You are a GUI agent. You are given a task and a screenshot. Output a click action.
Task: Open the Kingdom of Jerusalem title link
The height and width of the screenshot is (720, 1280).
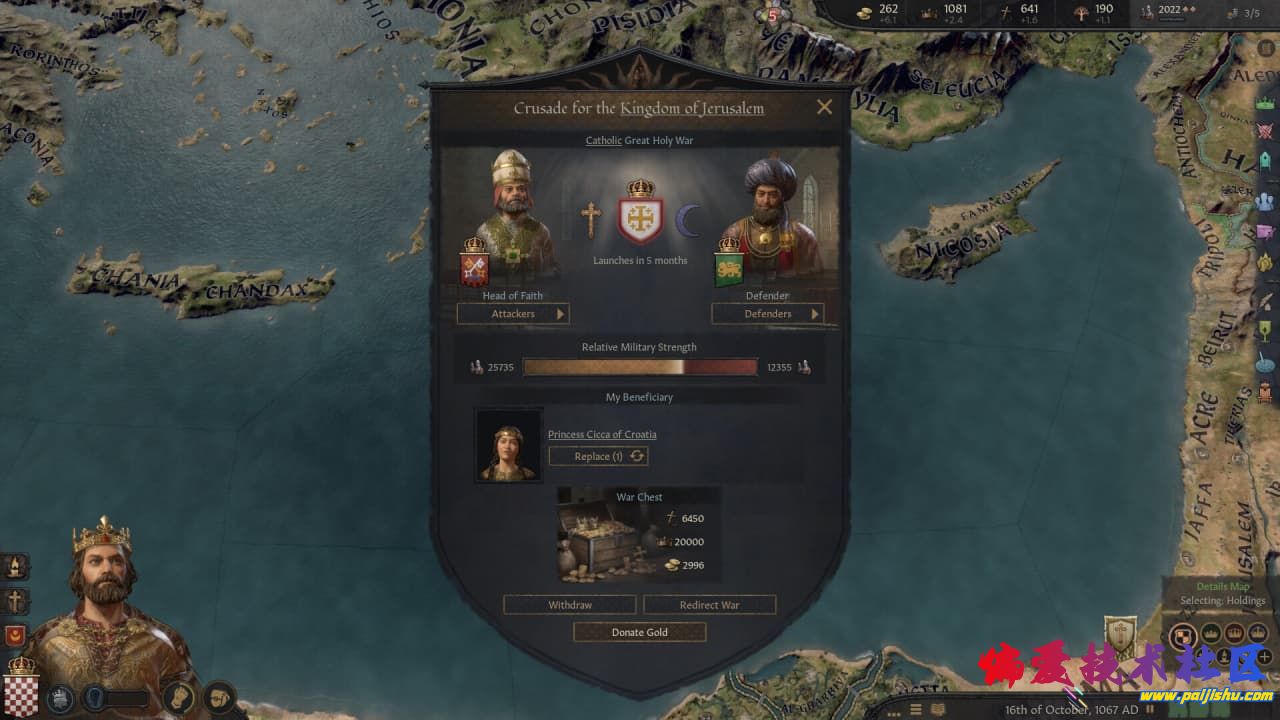[692, 108]
